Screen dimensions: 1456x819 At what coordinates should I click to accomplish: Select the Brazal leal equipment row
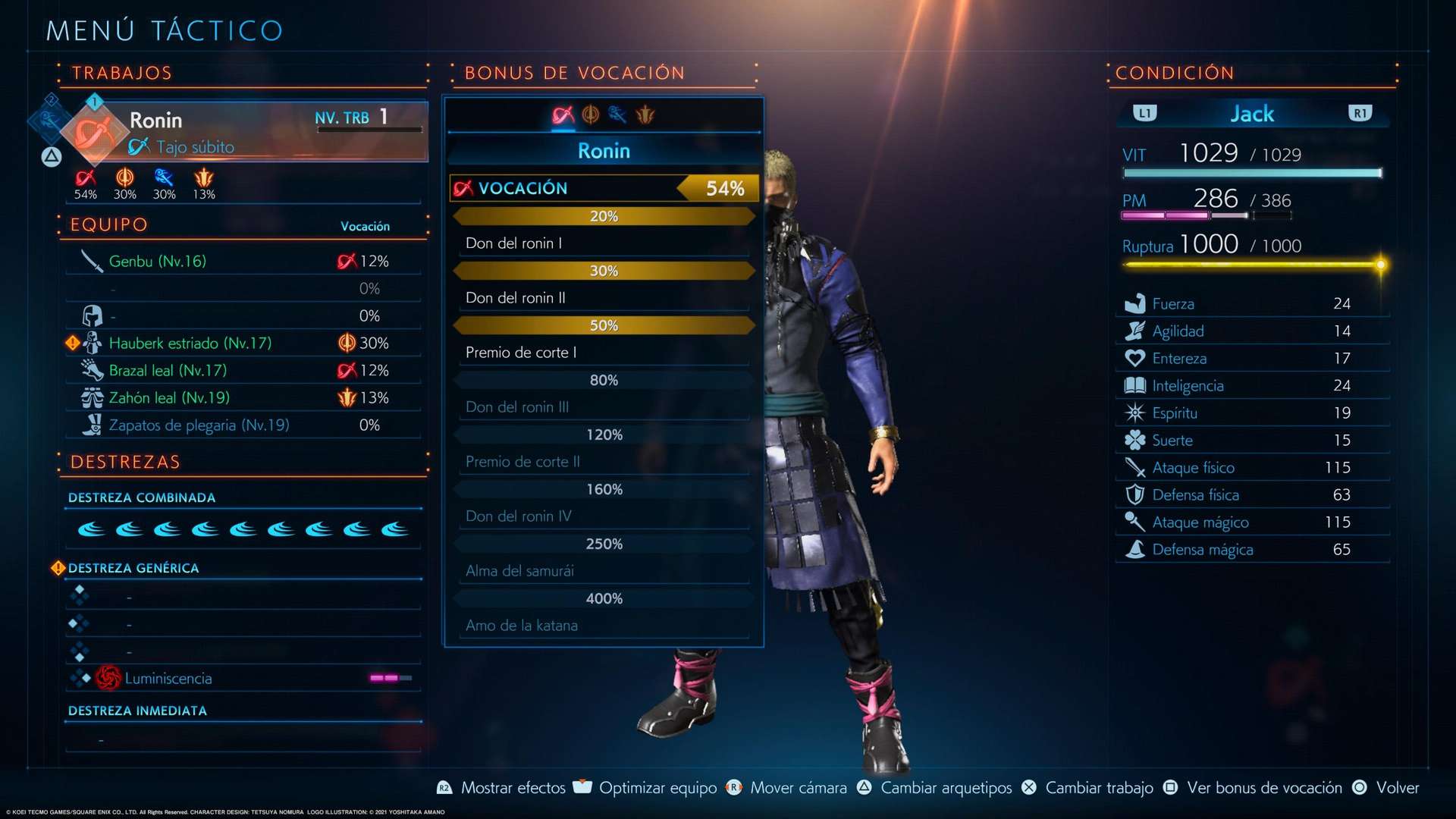pyautogui.click(x=243, y=371)
